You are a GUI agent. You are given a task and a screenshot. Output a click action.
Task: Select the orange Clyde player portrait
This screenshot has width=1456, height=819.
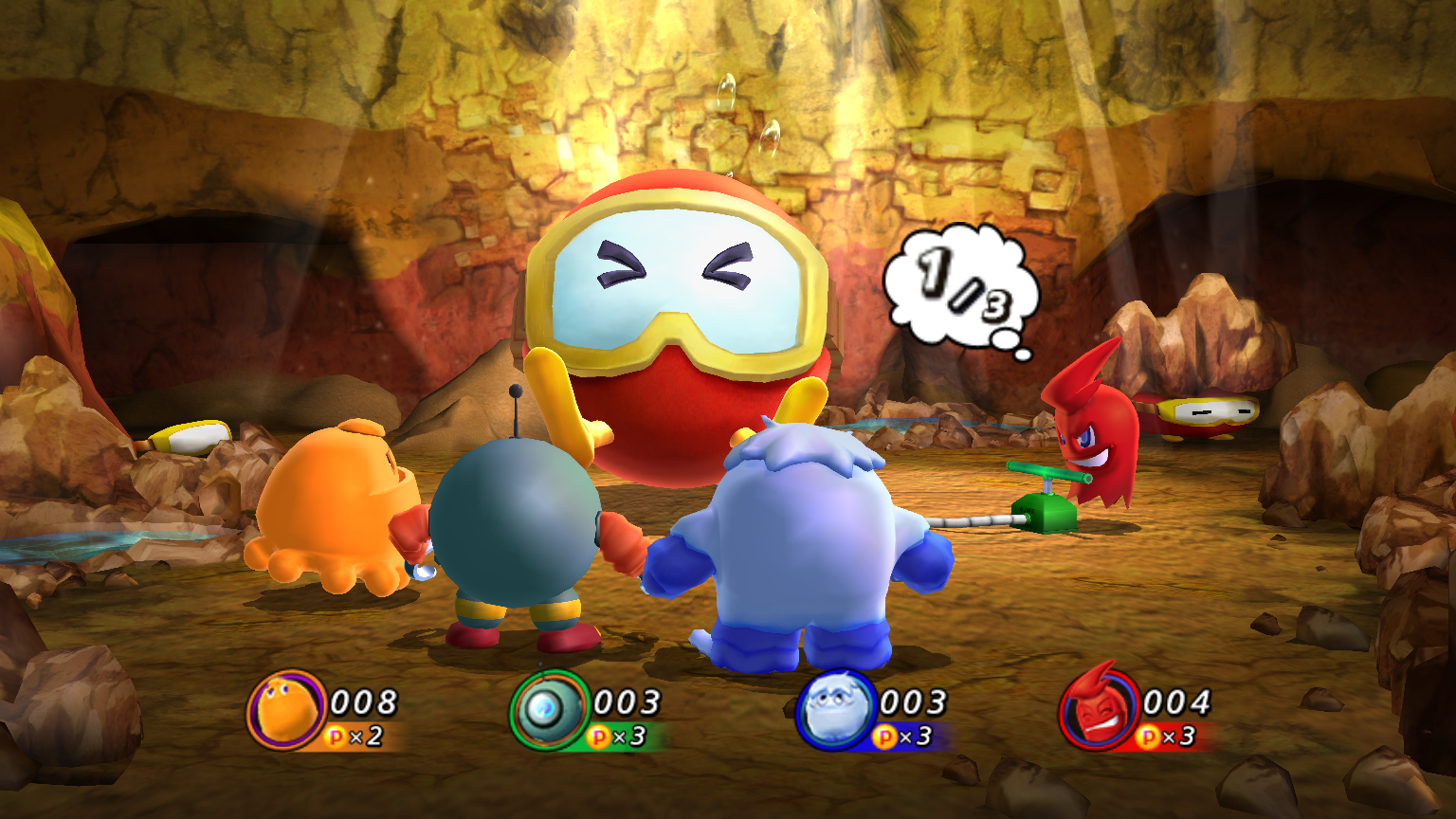pyautogui.click(x=285, y=711)
